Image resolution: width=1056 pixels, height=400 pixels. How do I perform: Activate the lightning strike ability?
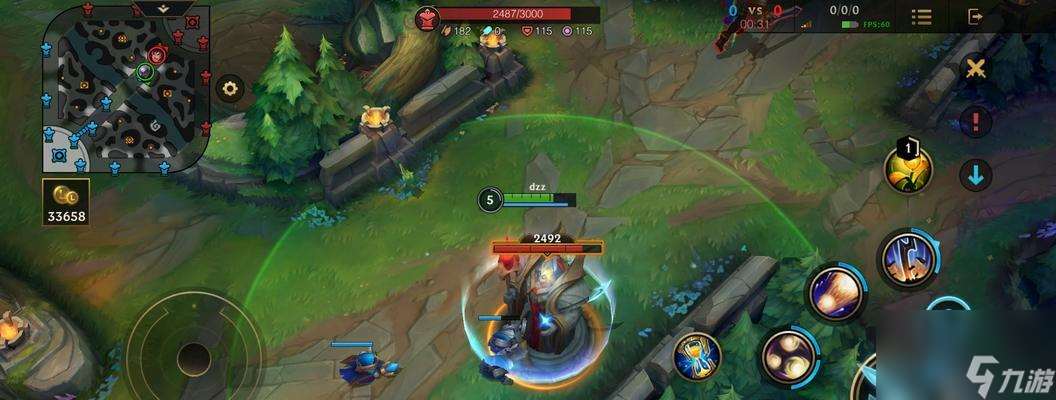908,258
